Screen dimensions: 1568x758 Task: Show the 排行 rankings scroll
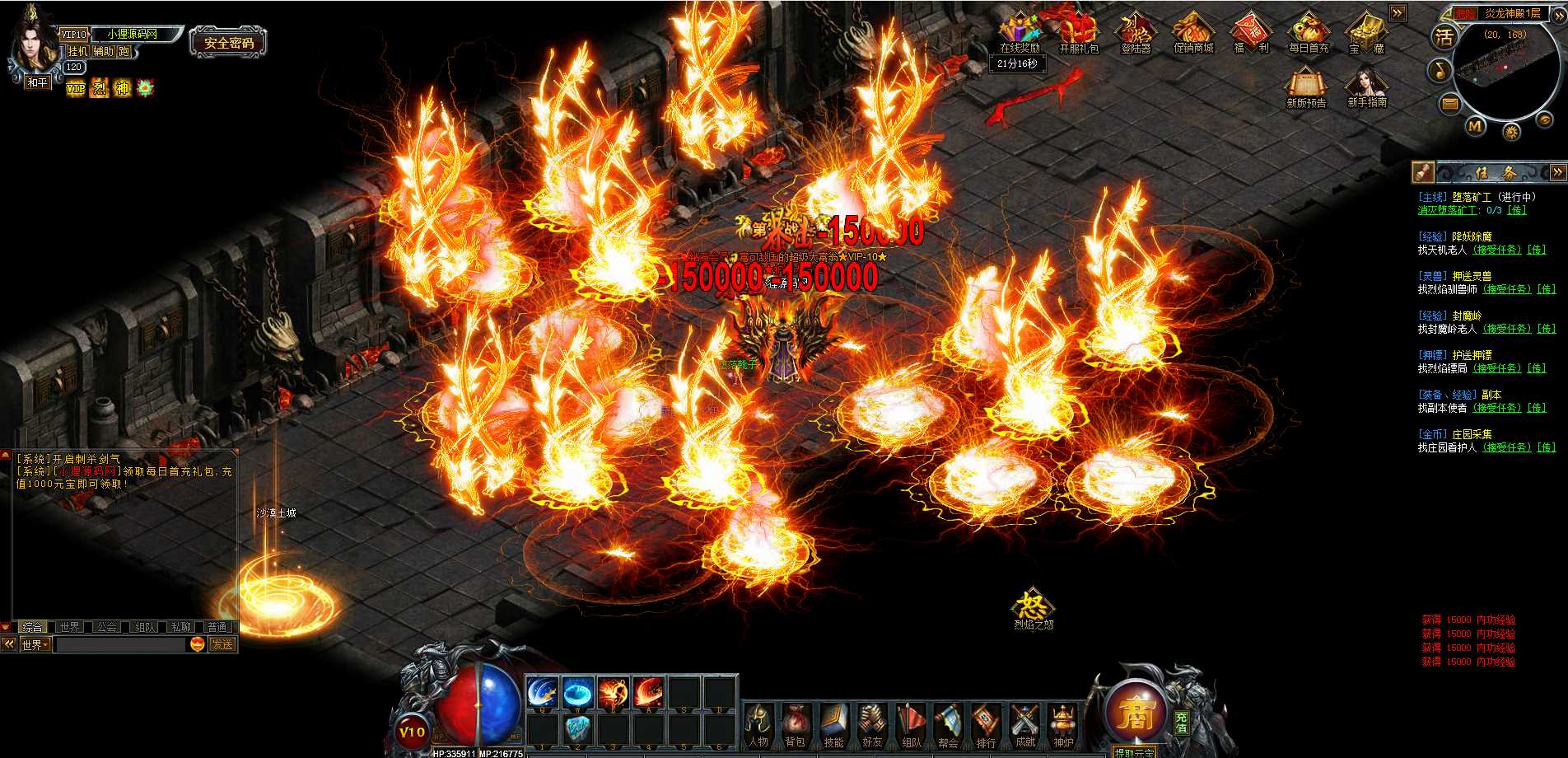pyautogui.click(x=986, y=725)
